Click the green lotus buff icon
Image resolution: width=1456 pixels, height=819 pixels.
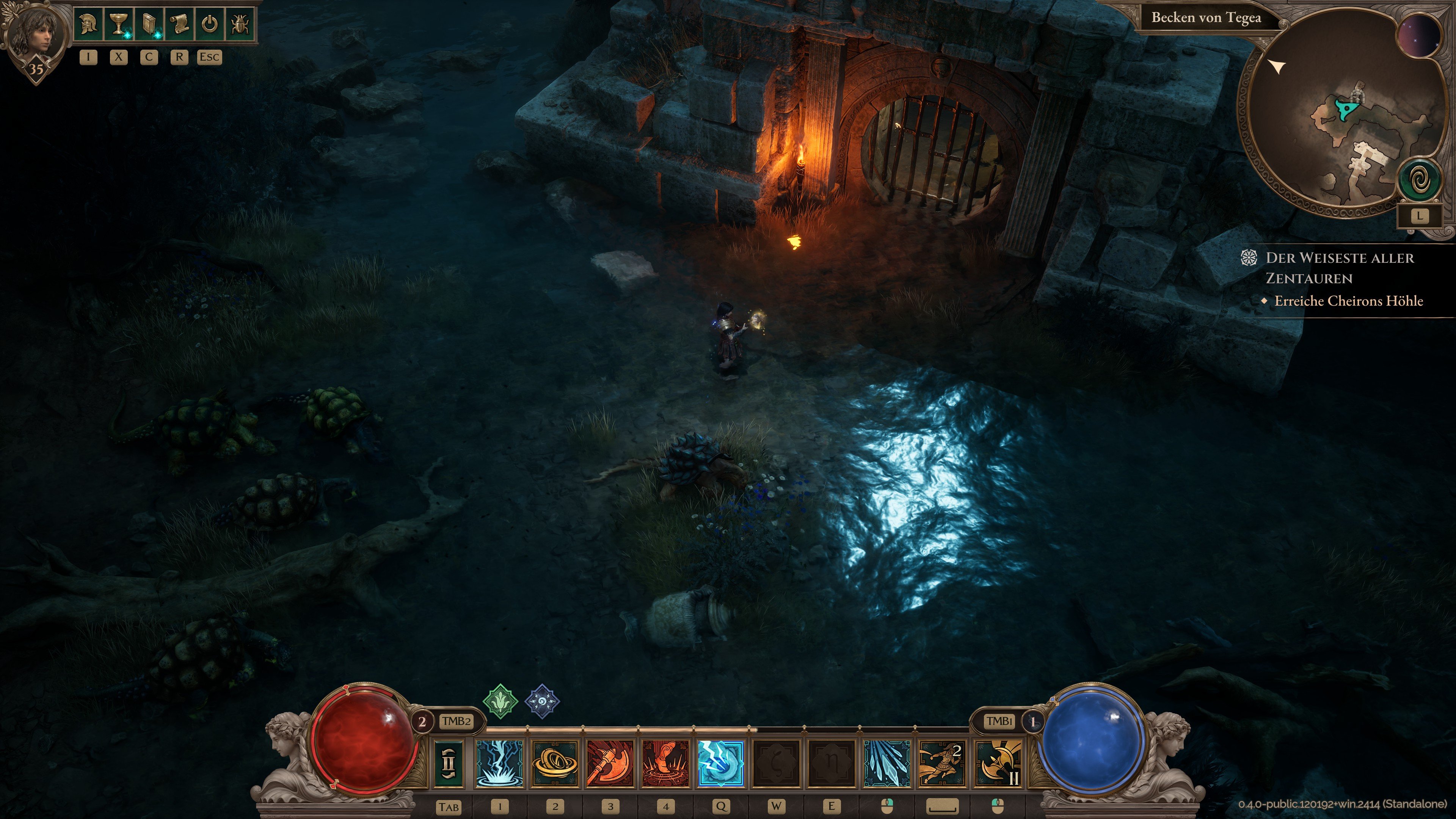point(500,701)
